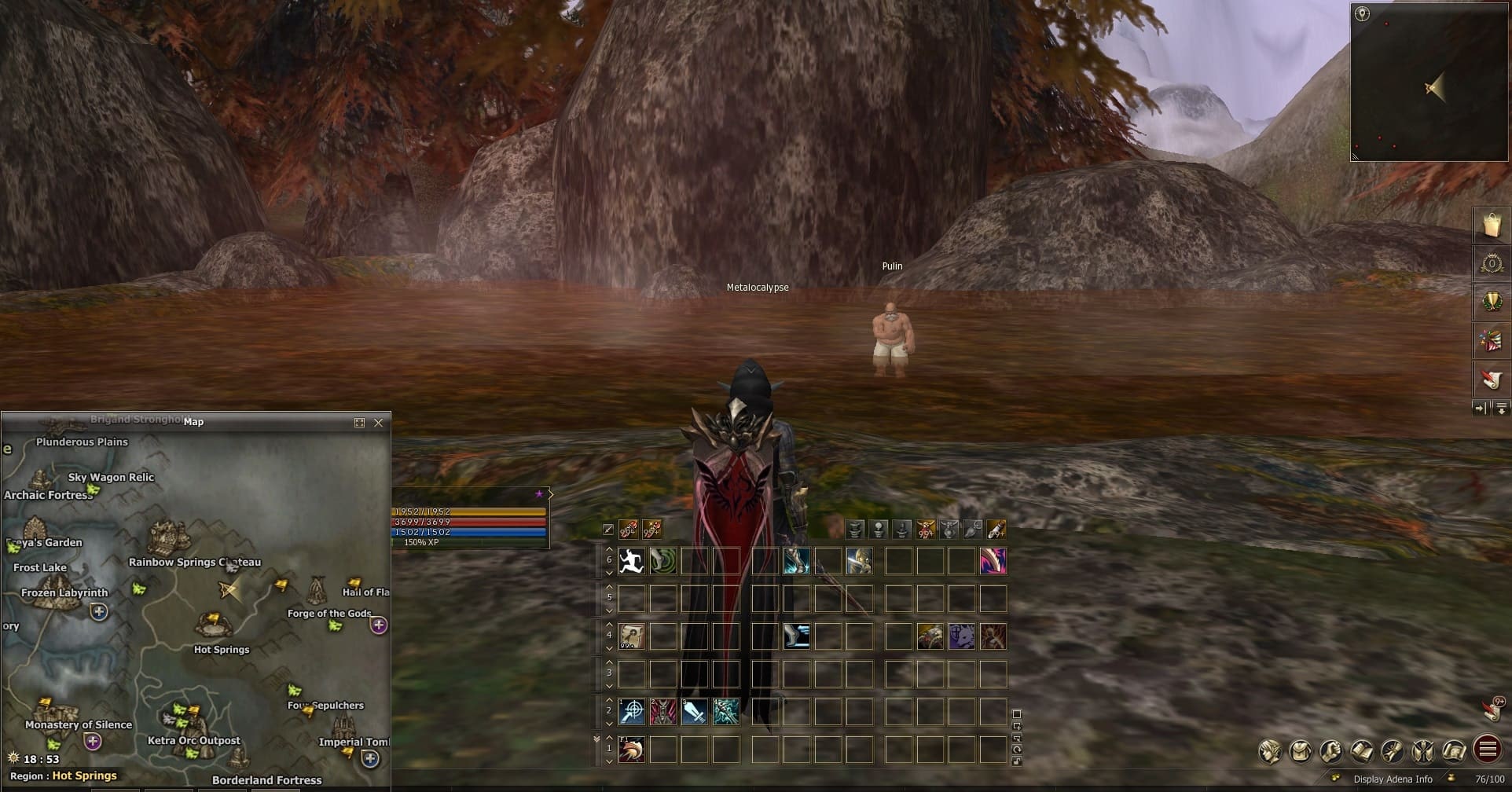The height and width of the screenshot is (792, 1512).
Task: Activate the crosshair target skill
Action: point(632,712)
